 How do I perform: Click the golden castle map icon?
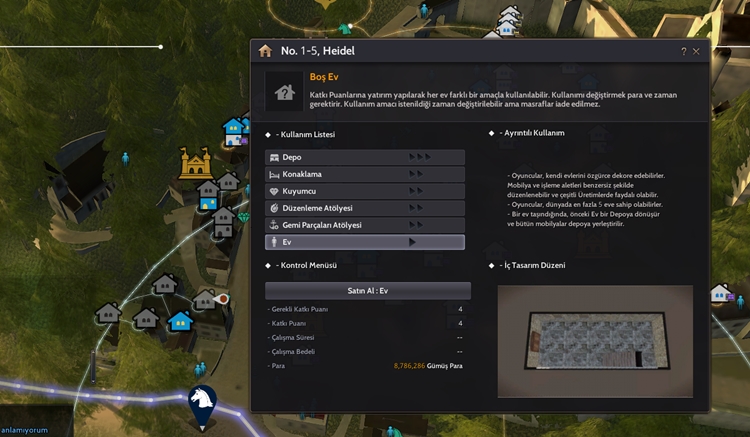pyautogui.click(x=194, y=162)
